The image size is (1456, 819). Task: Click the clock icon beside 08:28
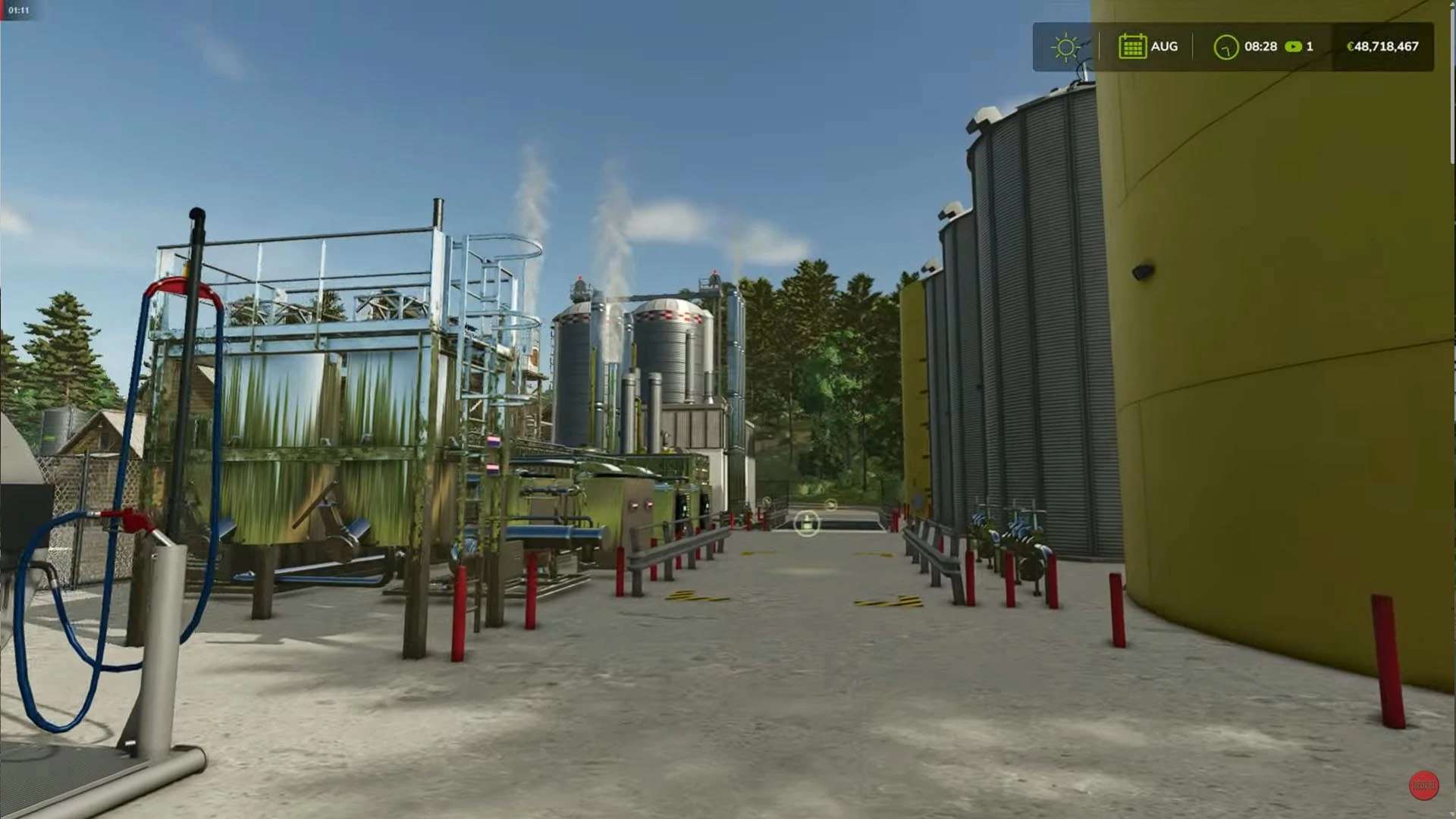coord(1225,47)
